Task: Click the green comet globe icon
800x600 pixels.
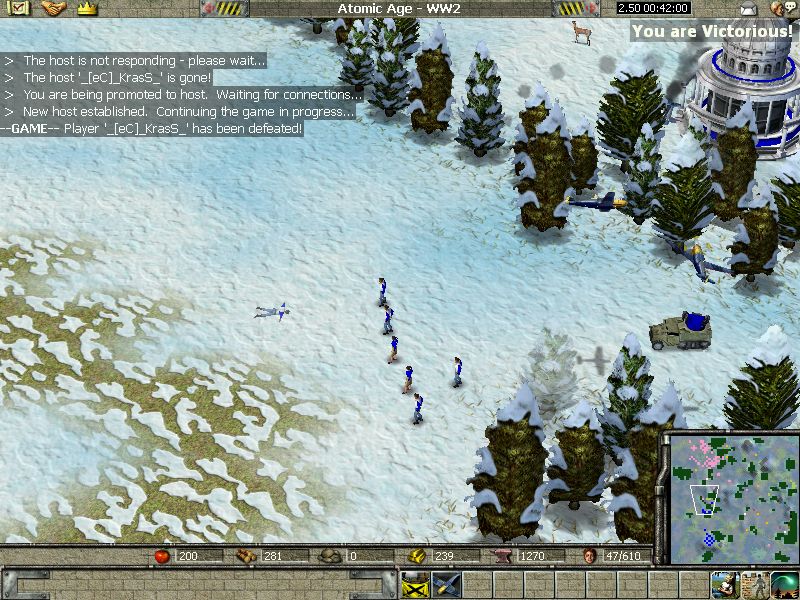Action: 784,585
